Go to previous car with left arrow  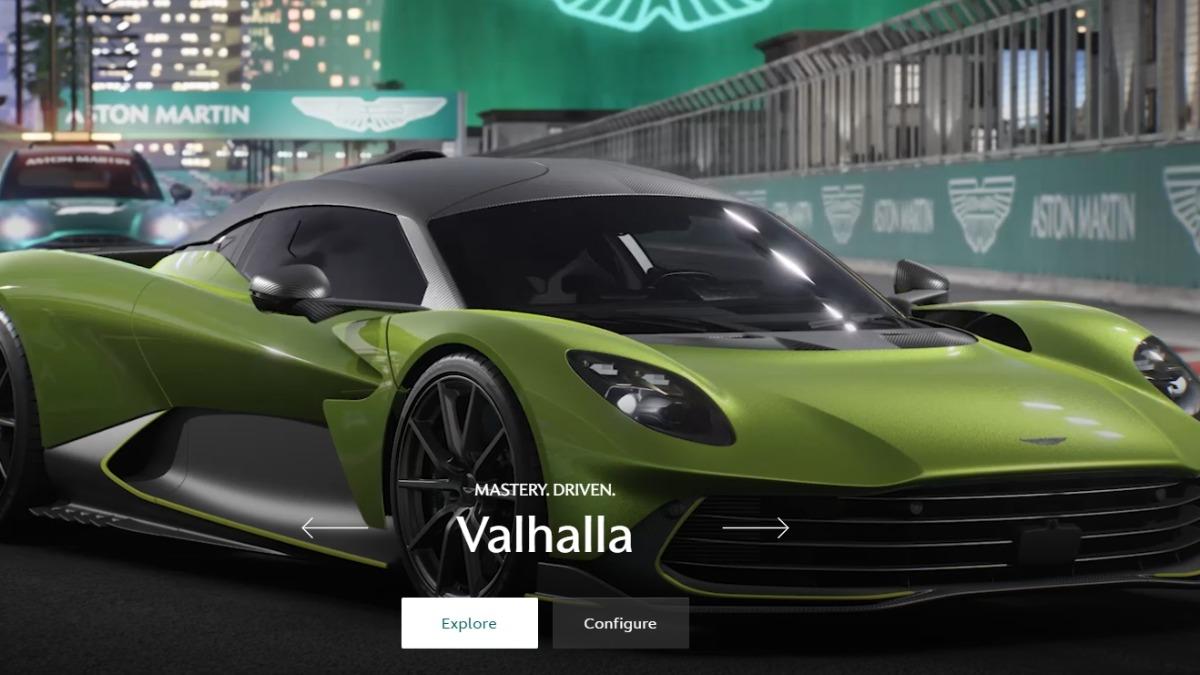tap(334, 528)
